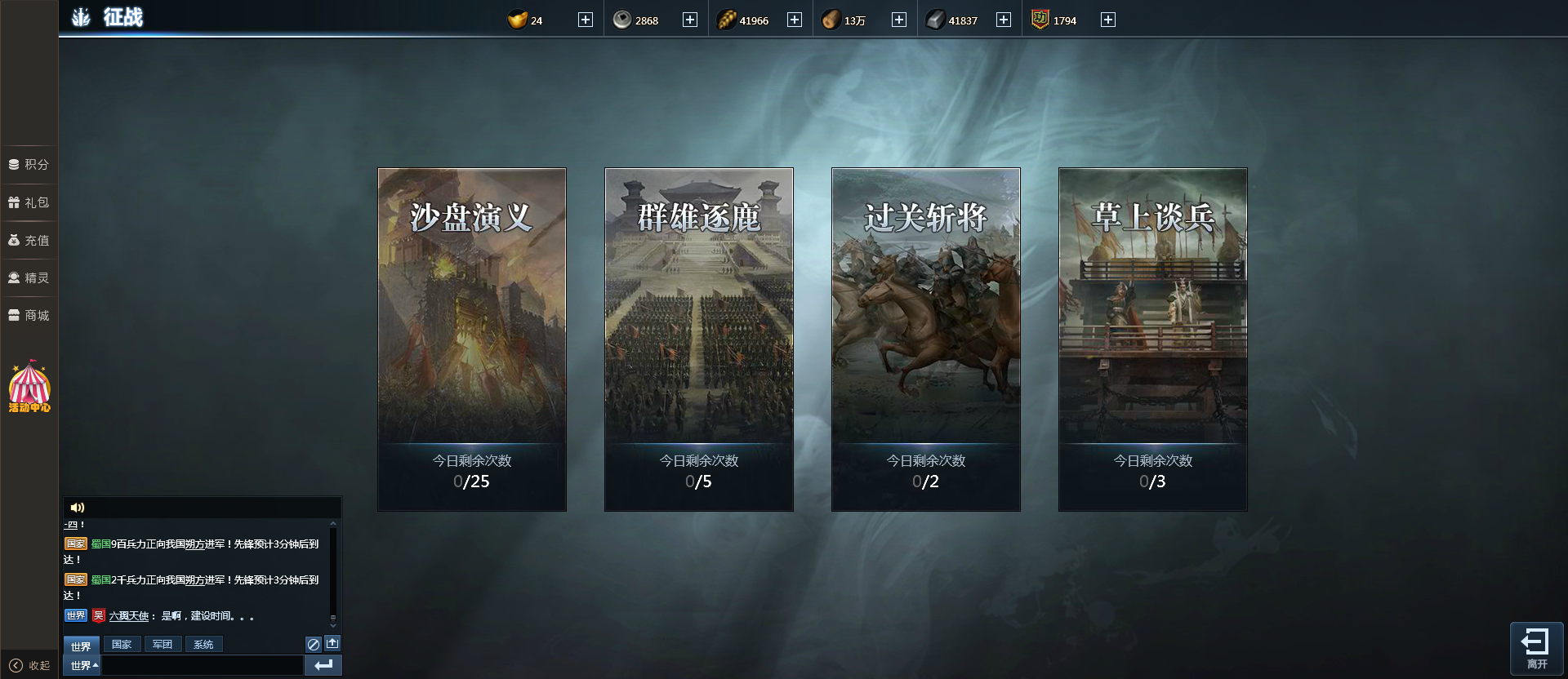Switch to the 系统 chat tab
The height and width of the screenshot is (679, 1568).
click(x=203, y=645)
